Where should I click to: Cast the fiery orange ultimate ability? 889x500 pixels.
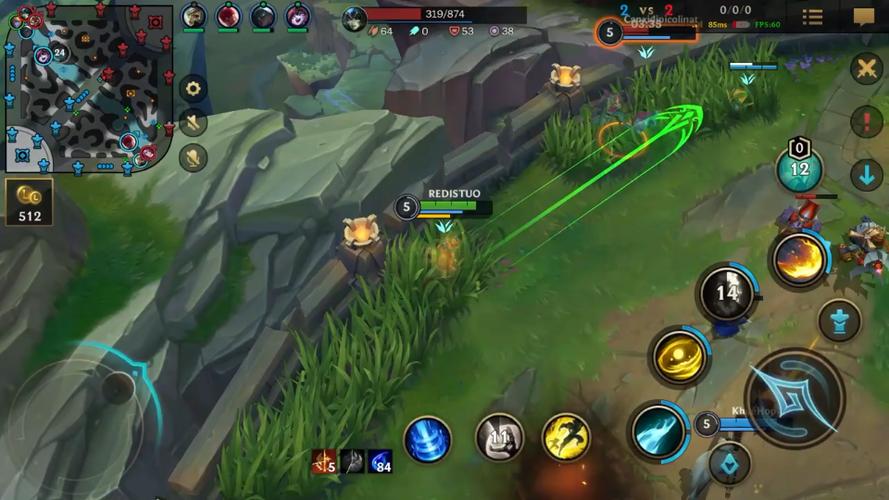pyautogui.click(x=800, y=259)
